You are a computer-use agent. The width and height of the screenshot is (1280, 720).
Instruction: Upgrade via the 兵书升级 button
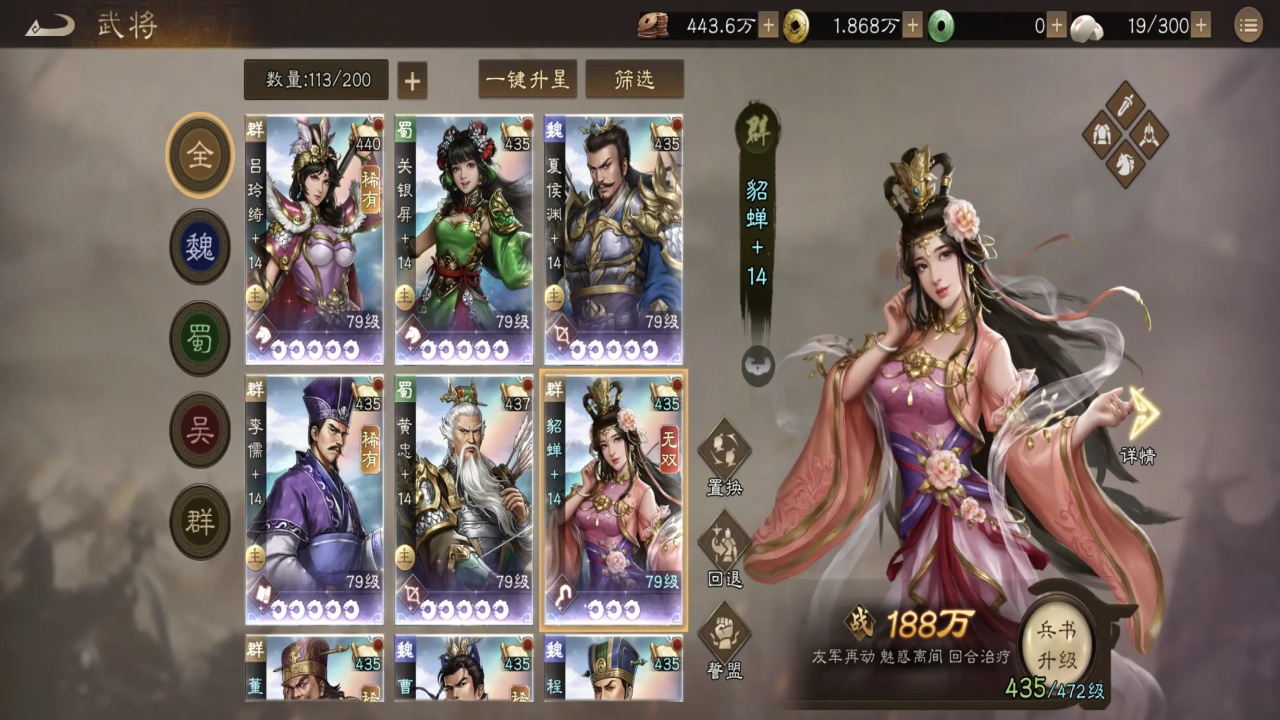[1057, 645]
